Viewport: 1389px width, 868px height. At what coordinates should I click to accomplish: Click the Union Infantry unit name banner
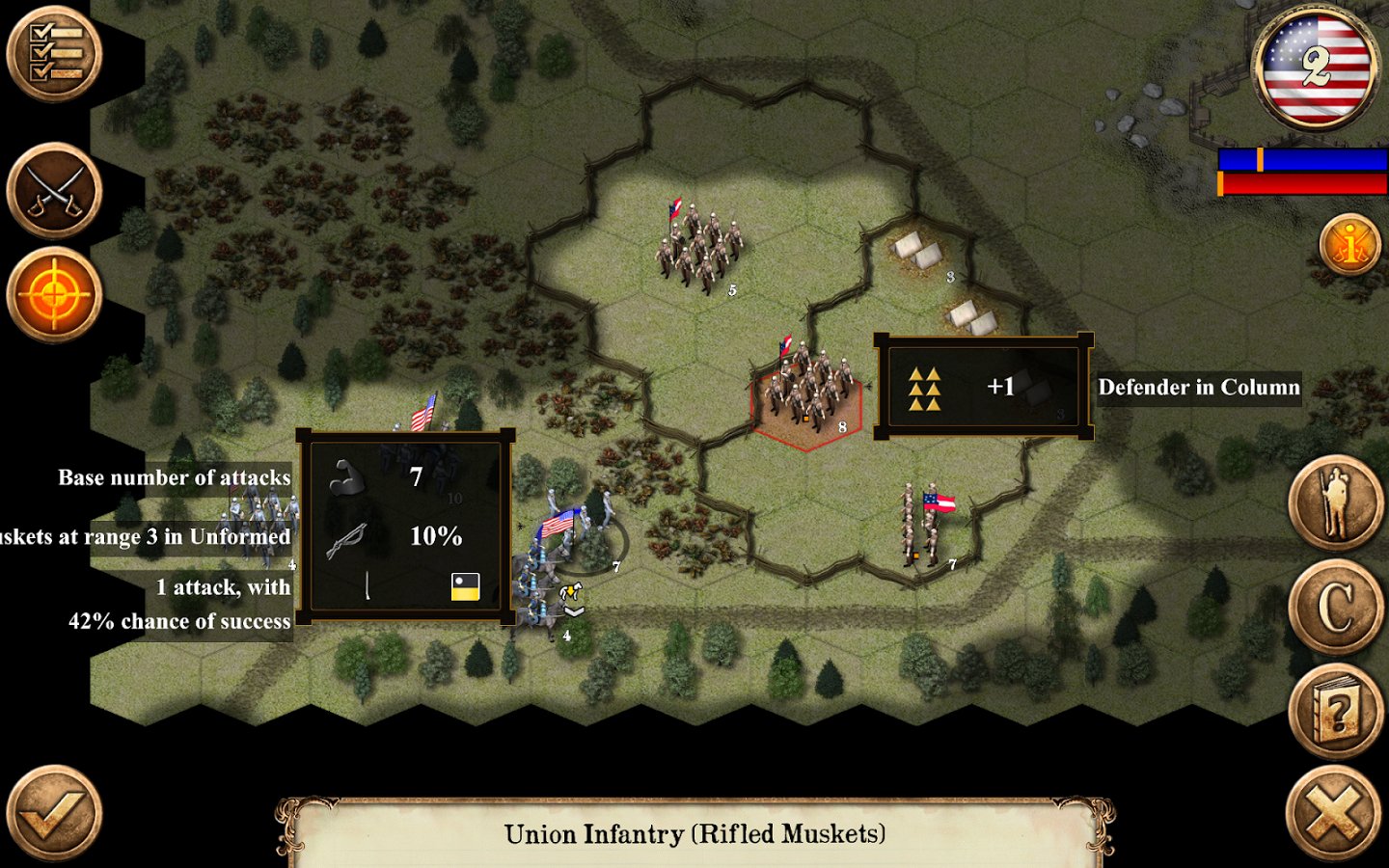point(694,833)
